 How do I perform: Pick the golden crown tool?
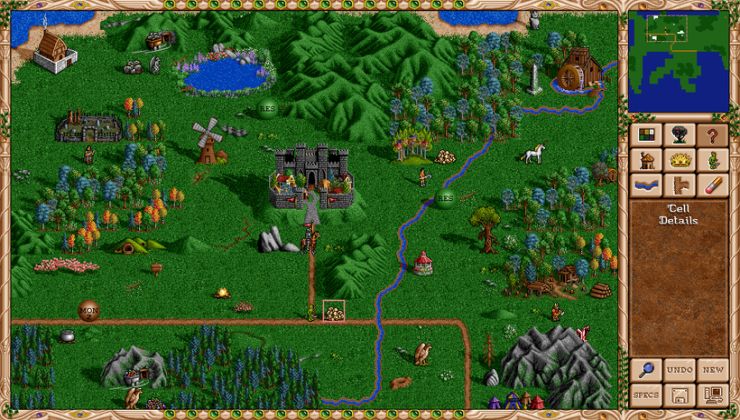[x=679, y=160]
